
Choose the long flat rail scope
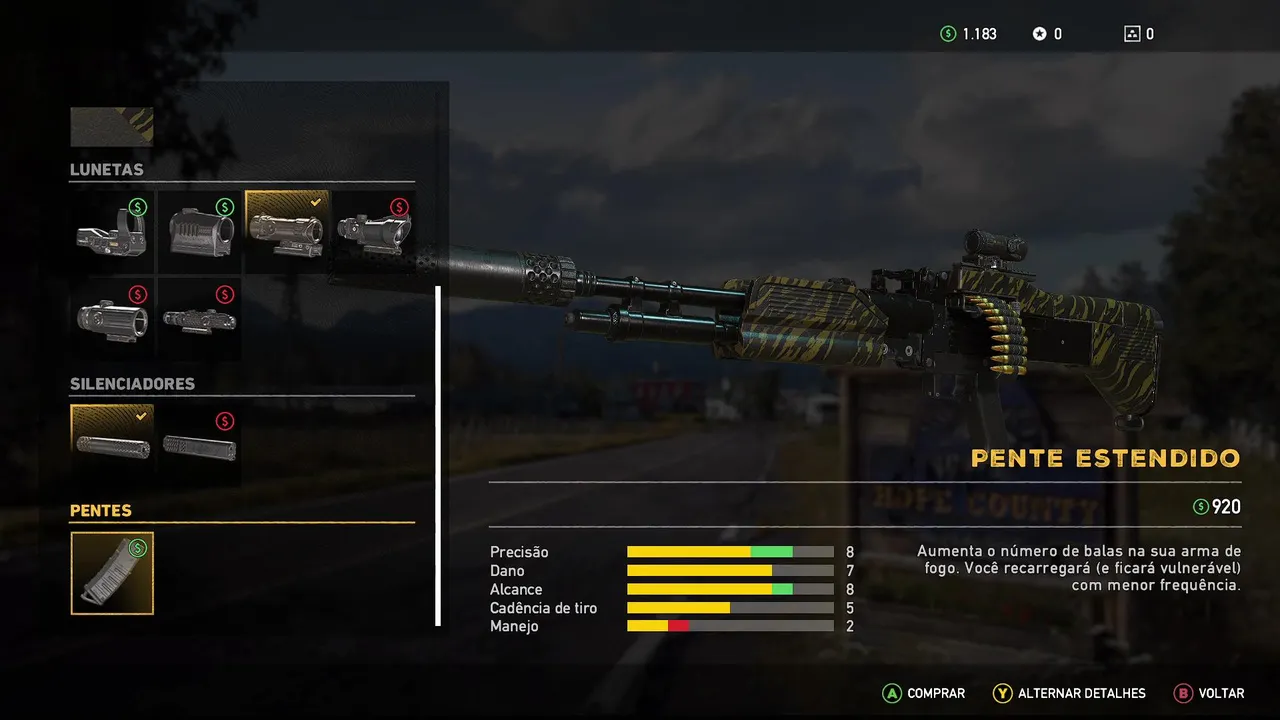[199, 318]
